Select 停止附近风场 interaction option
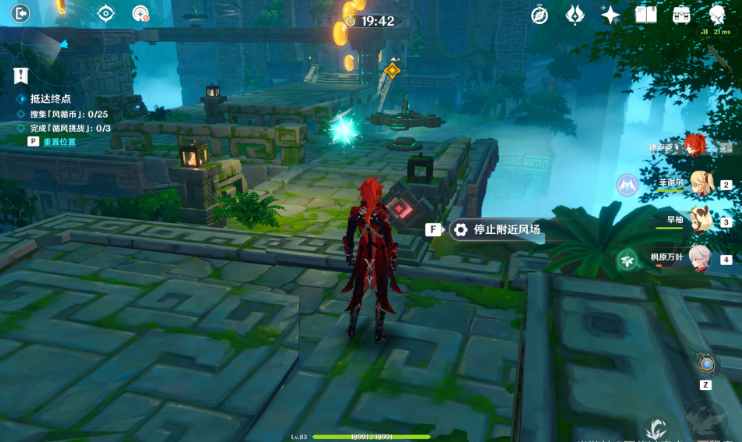742x442 pixels. pyautogui.click(x=498, y=230)
